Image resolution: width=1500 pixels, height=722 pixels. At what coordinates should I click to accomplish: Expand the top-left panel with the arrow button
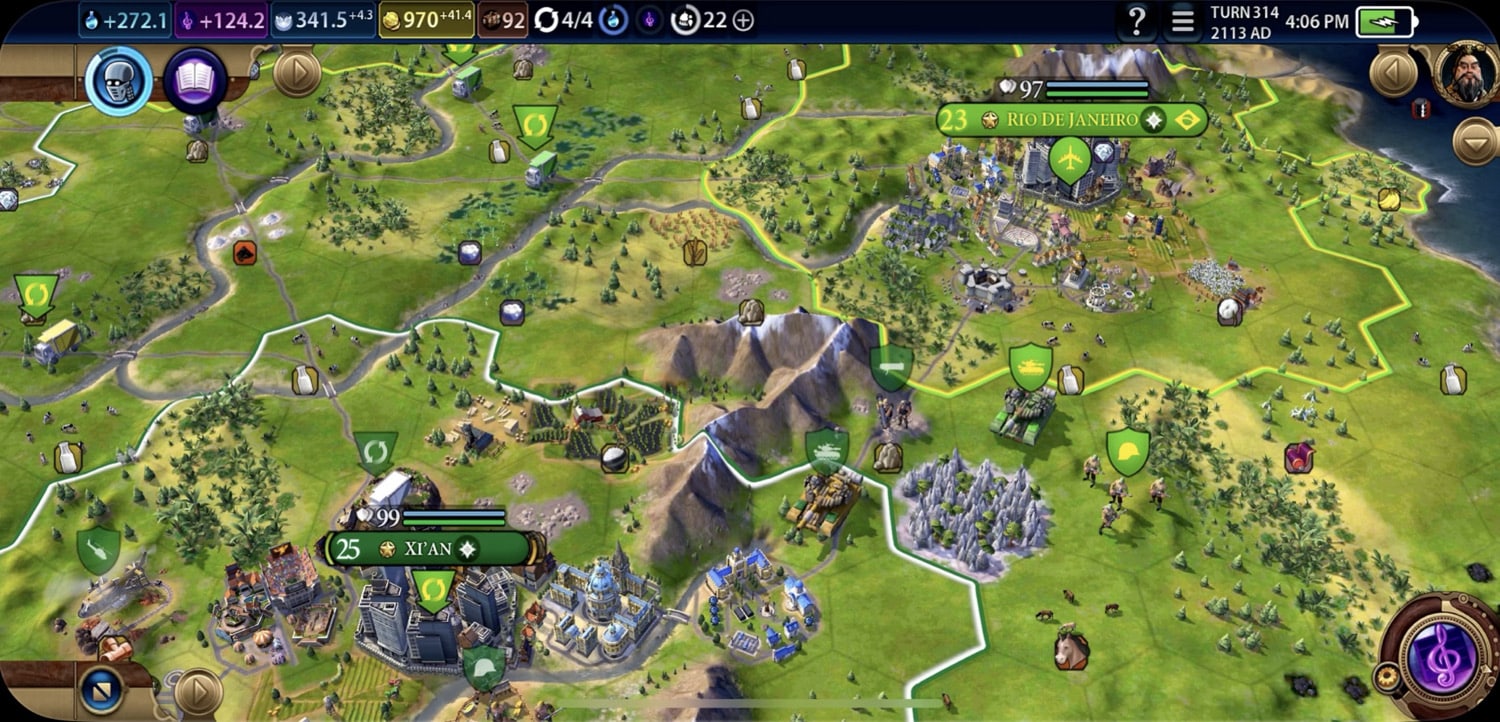pos(296,73)
